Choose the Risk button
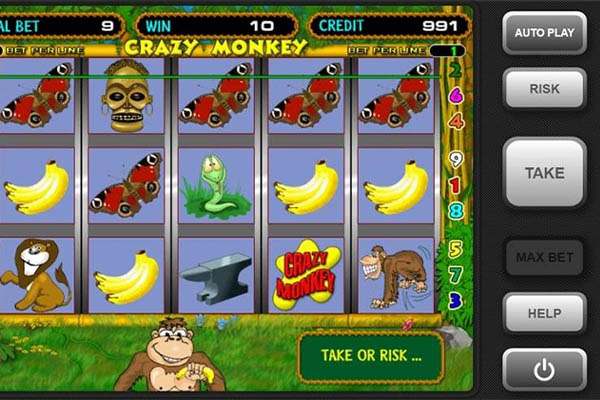This screenshot has width=600, height=400. [x=544, y=89]
